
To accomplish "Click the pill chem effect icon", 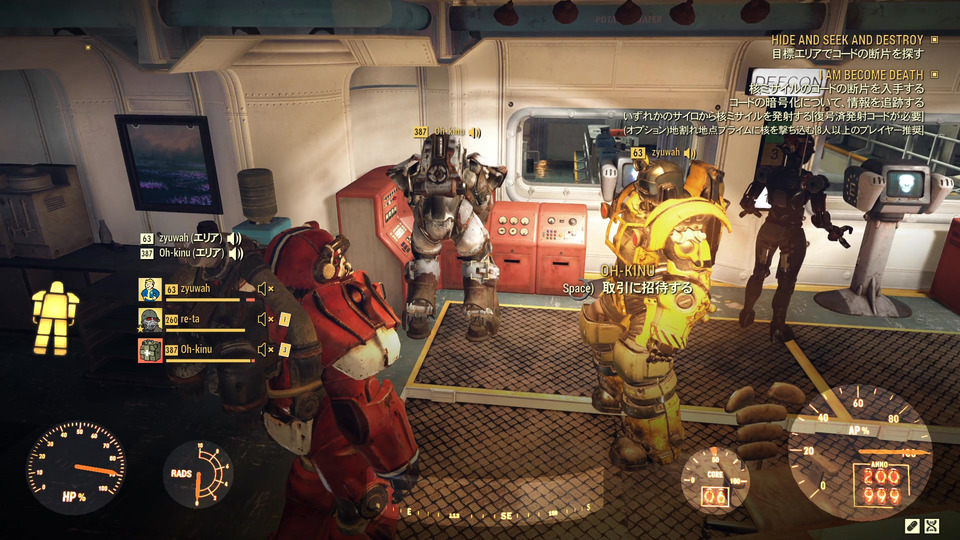I will click(x=912, y=525).
